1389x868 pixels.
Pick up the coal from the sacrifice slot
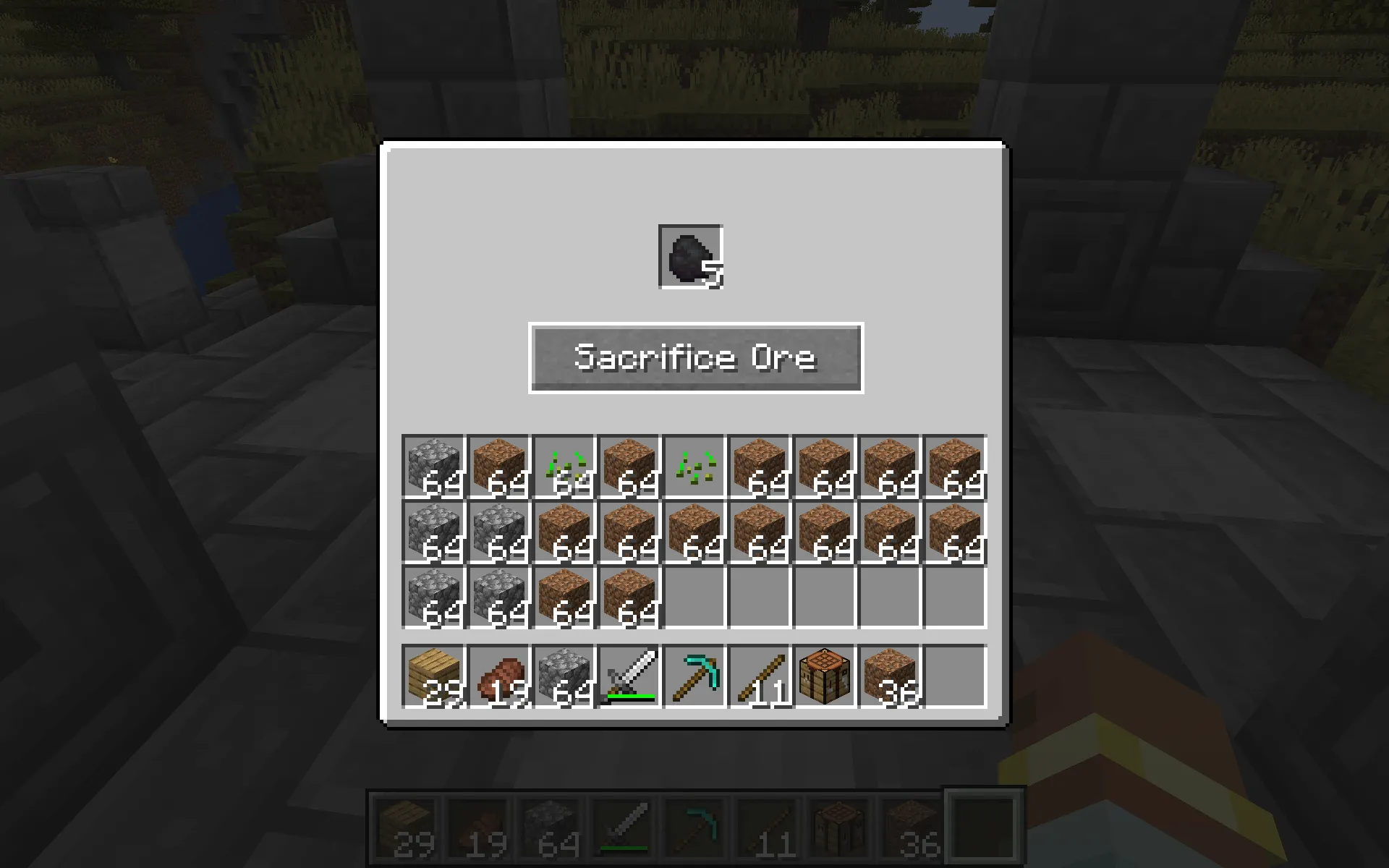point(689,257)
